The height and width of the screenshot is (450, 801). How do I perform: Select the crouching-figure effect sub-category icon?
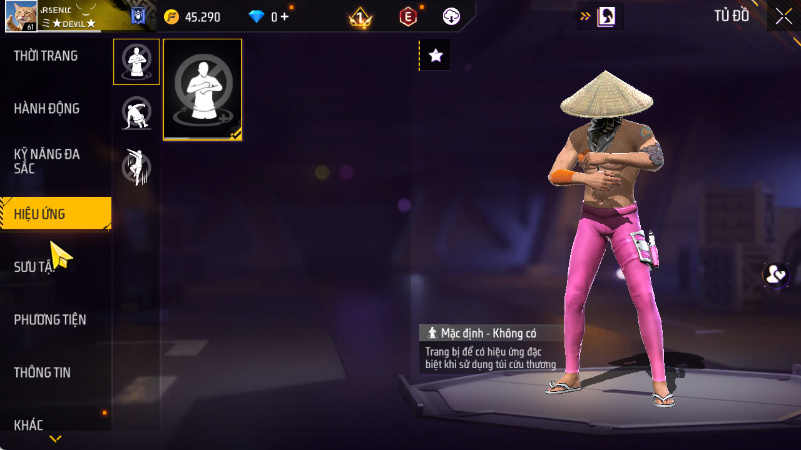tap(136, 112)
